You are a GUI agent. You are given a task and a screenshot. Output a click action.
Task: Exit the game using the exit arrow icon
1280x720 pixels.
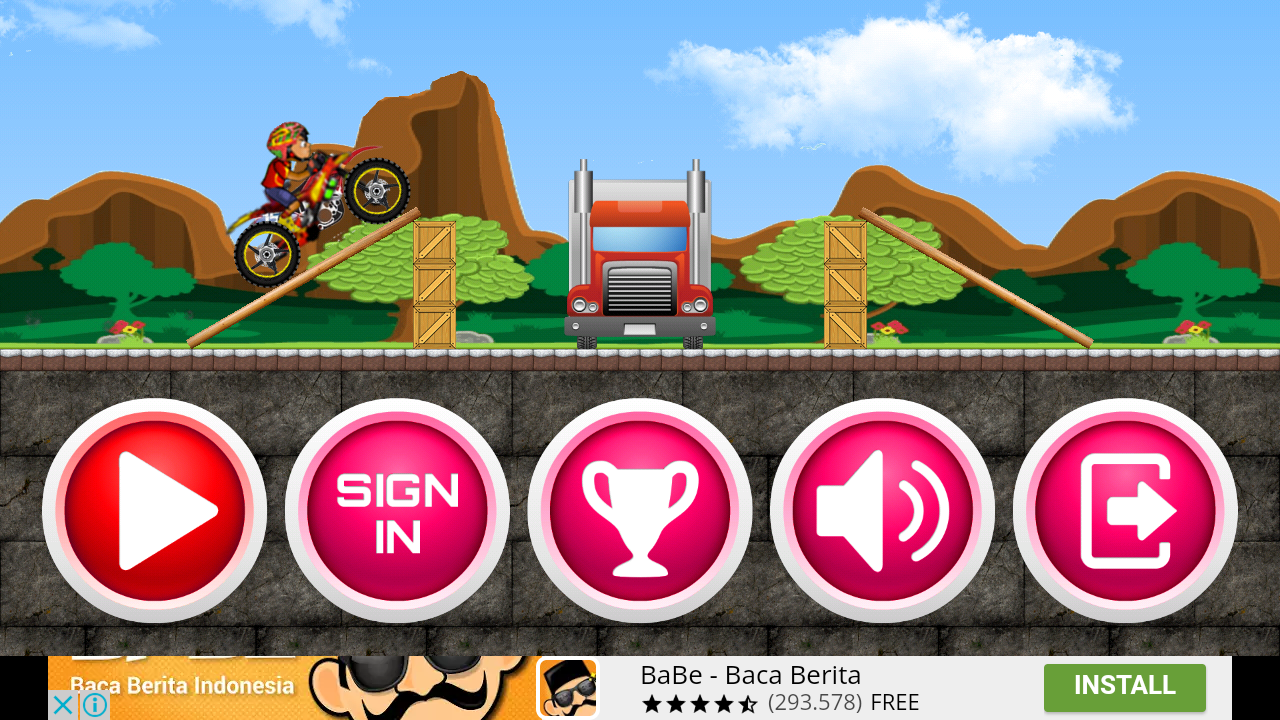(1125, 510)
